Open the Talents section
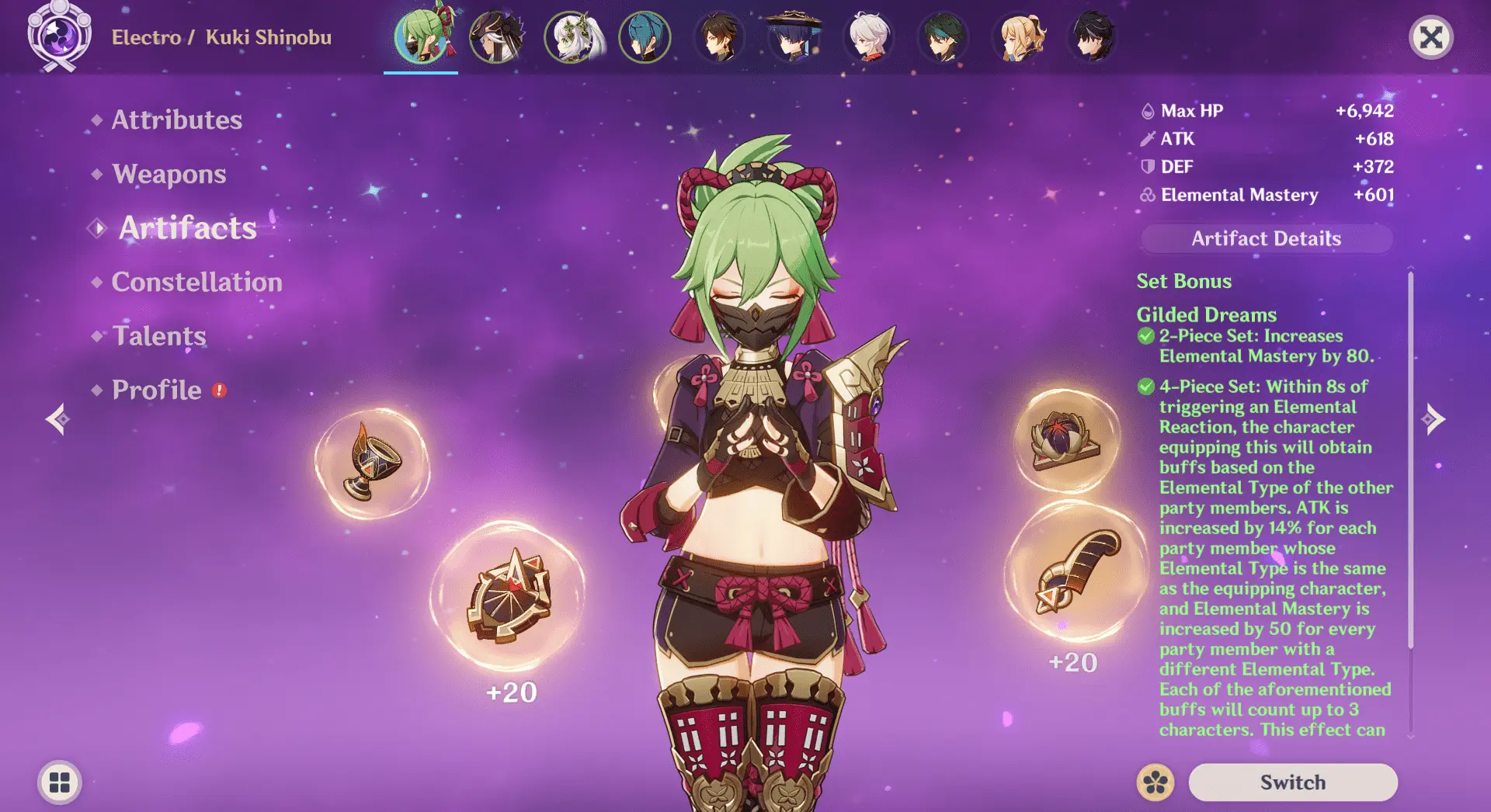This screenshot has height=812, width=1491. 159,336
